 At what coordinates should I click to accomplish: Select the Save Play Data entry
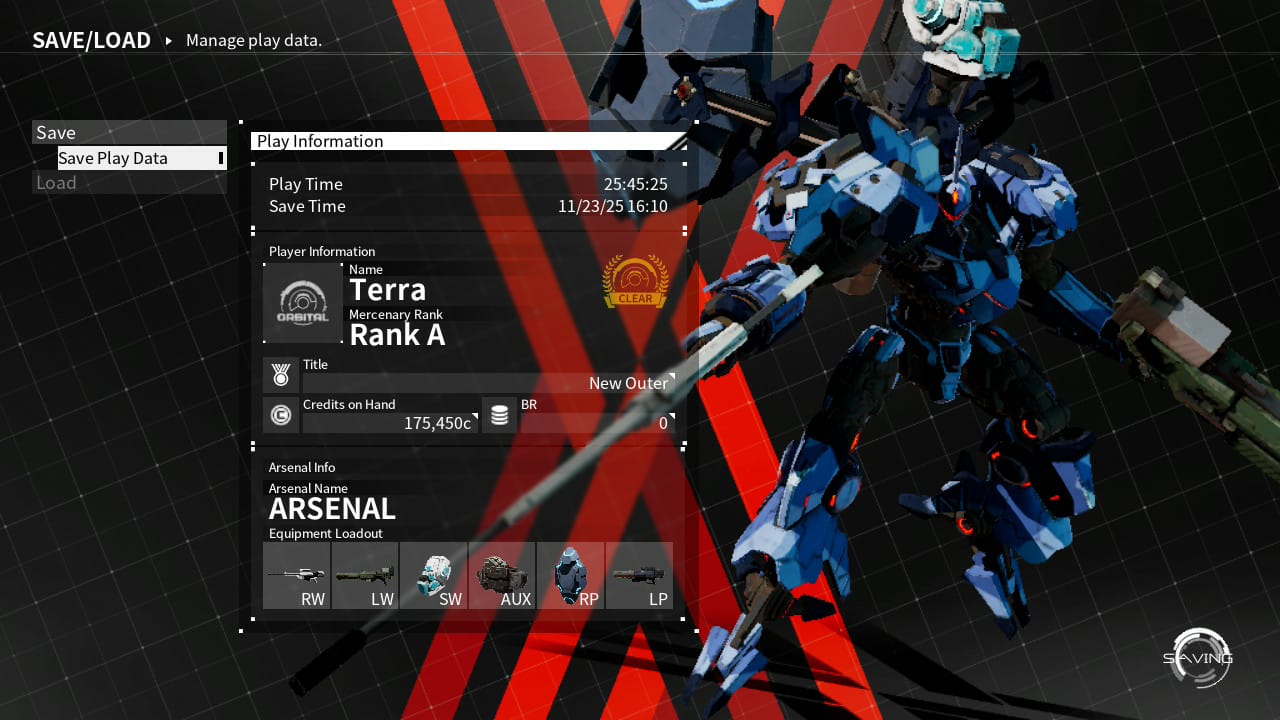pos(141,158)
